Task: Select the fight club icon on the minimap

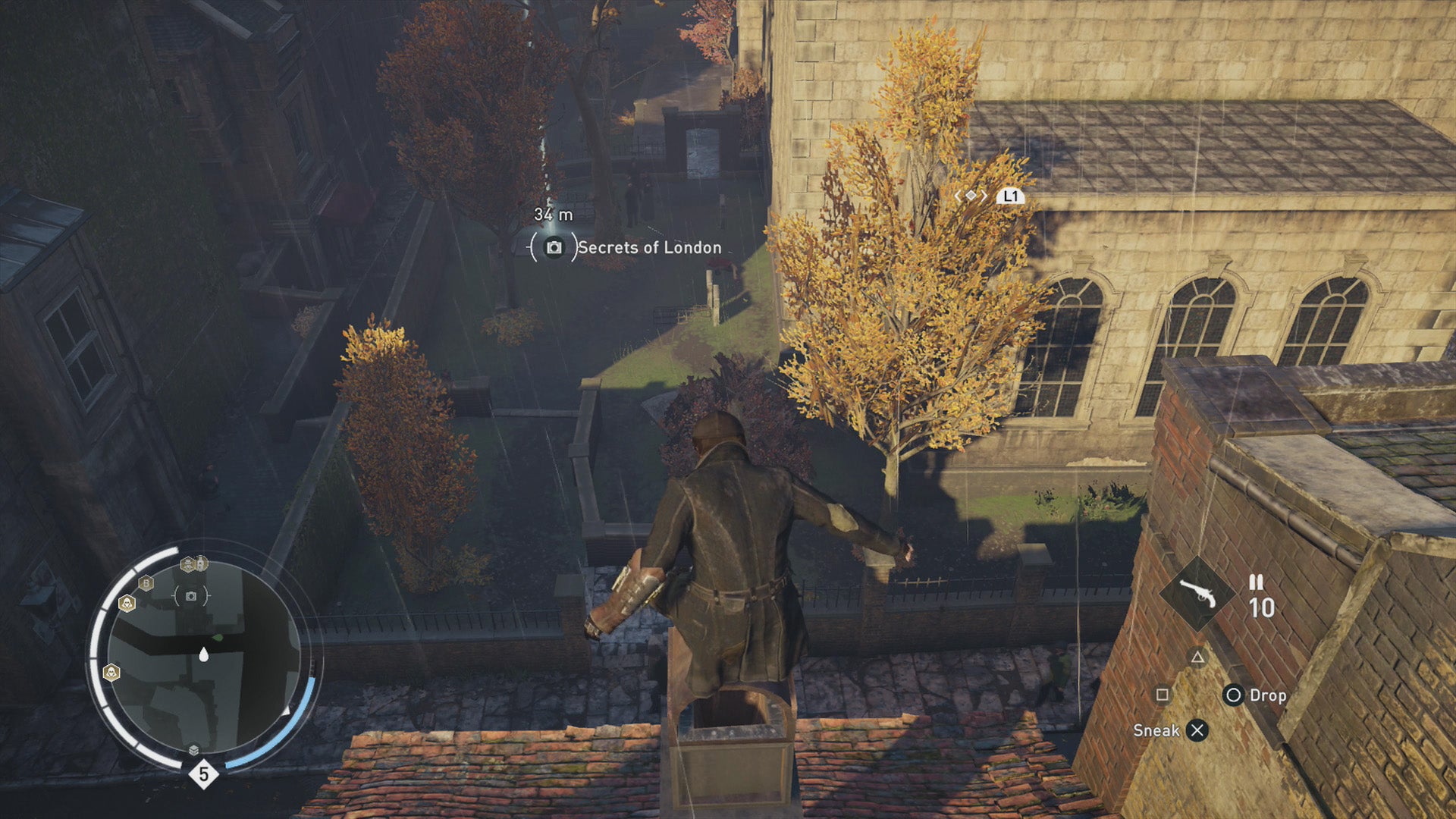Action: tap(188, 564)
